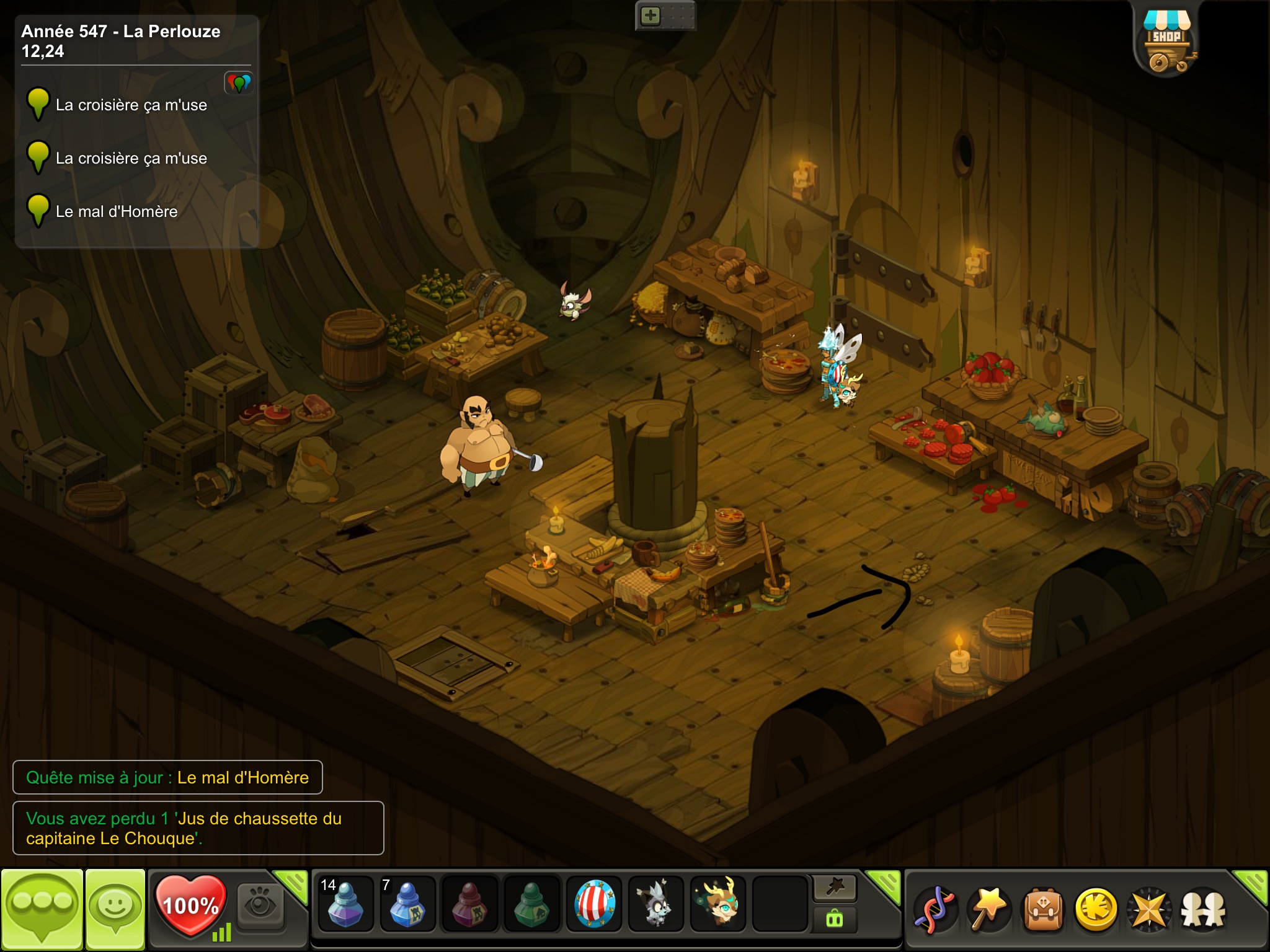The width and height of the screenshot is (1270, 952).
Task: Use the purple potion with 14 count
Action: pyautogui.click(x=345, y=903)
